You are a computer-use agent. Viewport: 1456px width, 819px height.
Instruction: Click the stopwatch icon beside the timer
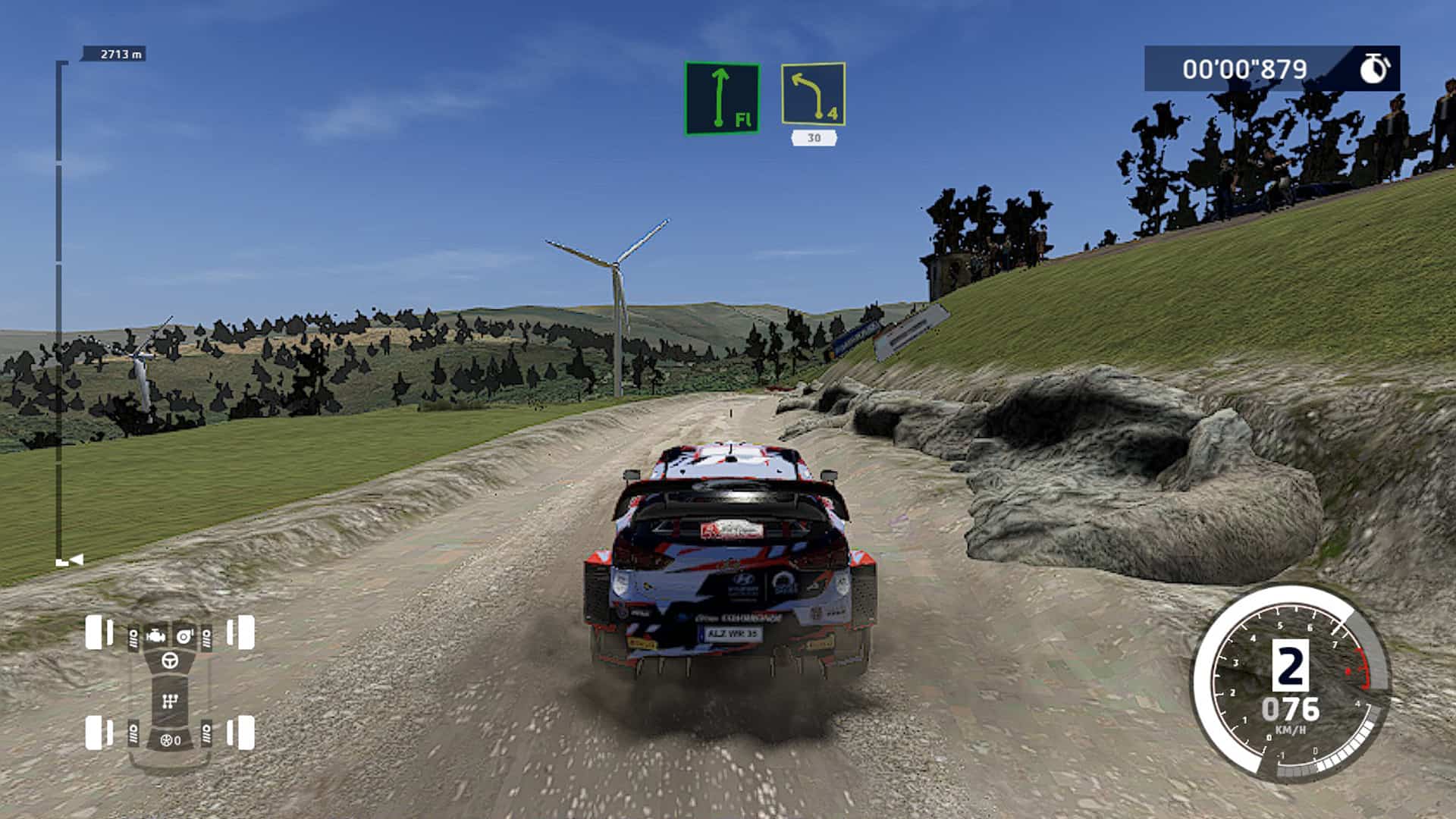[x=1377, y=68]
